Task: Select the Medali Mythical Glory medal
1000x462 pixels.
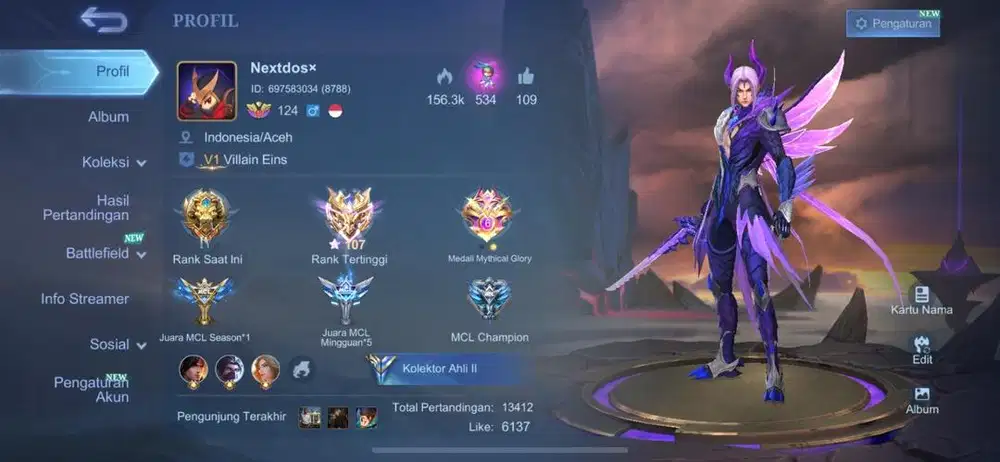Action: [x=488, y=215]
